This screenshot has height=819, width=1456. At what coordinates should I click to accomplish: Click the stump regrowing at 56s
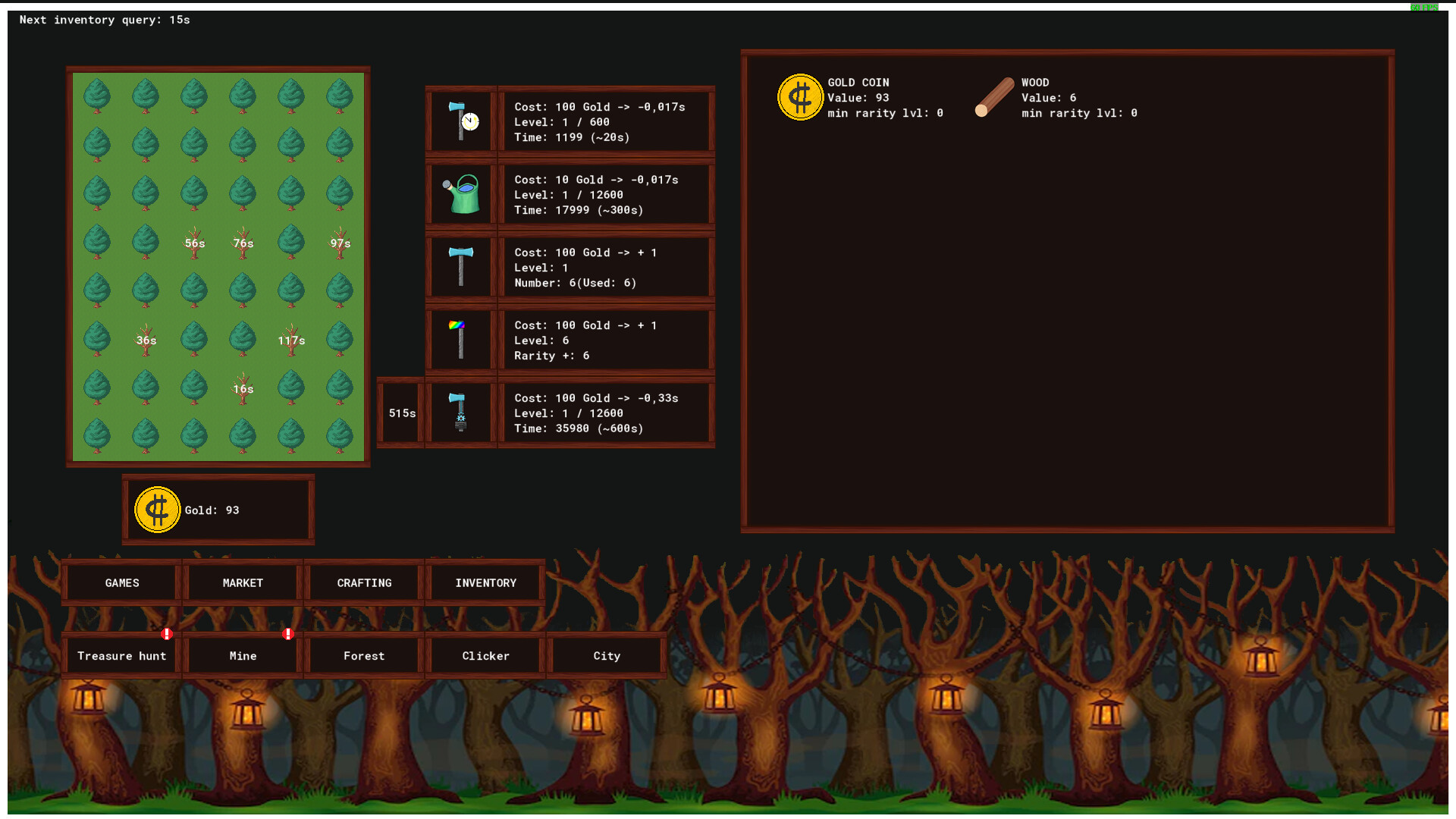[194, 244]
